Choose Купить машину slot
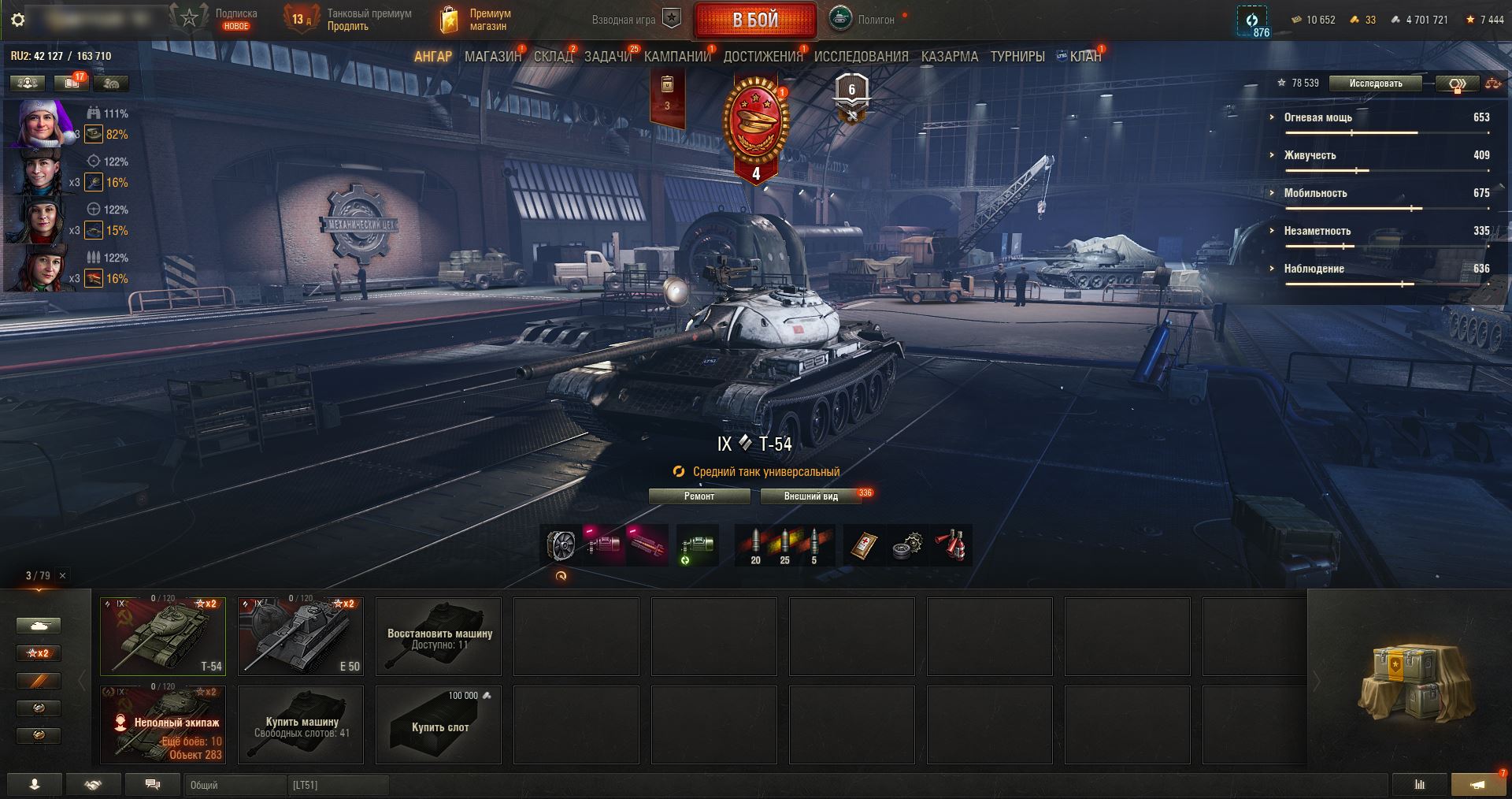Viewport: 1512px width, 799px height. [x=301, y=725]
